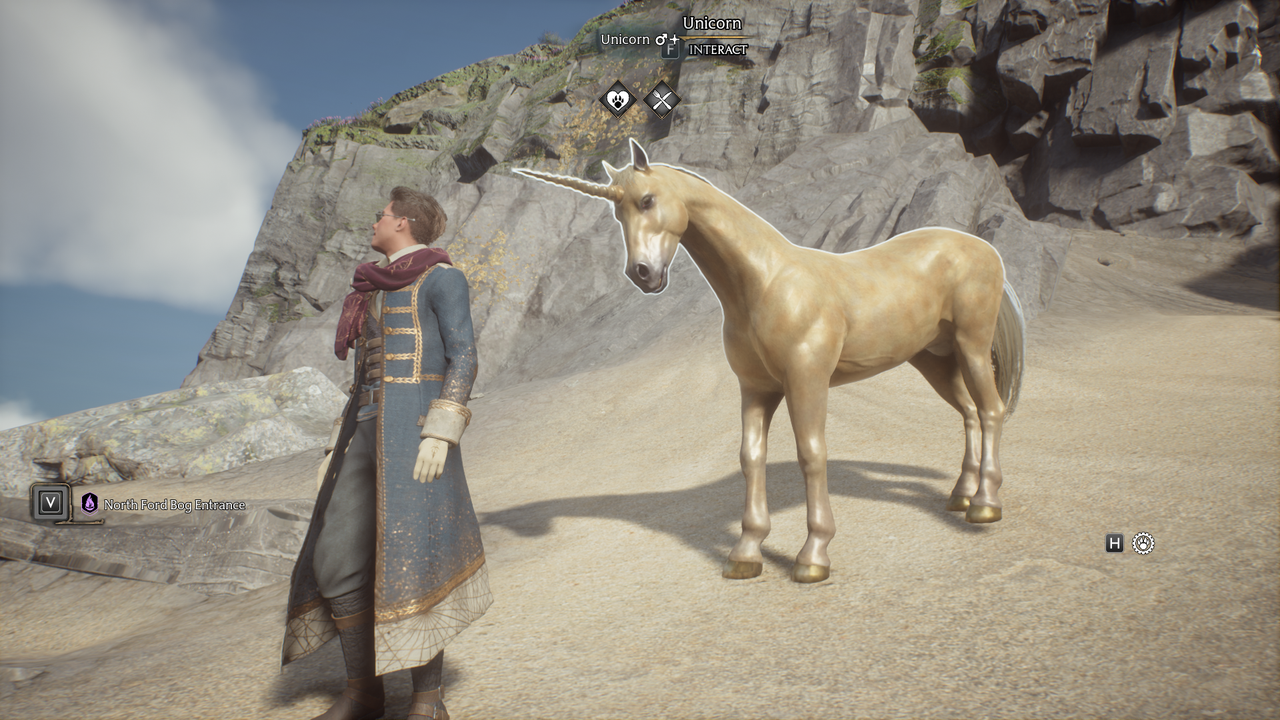
Task: Select the INTERACT action label
Action: tap(718, 48)
